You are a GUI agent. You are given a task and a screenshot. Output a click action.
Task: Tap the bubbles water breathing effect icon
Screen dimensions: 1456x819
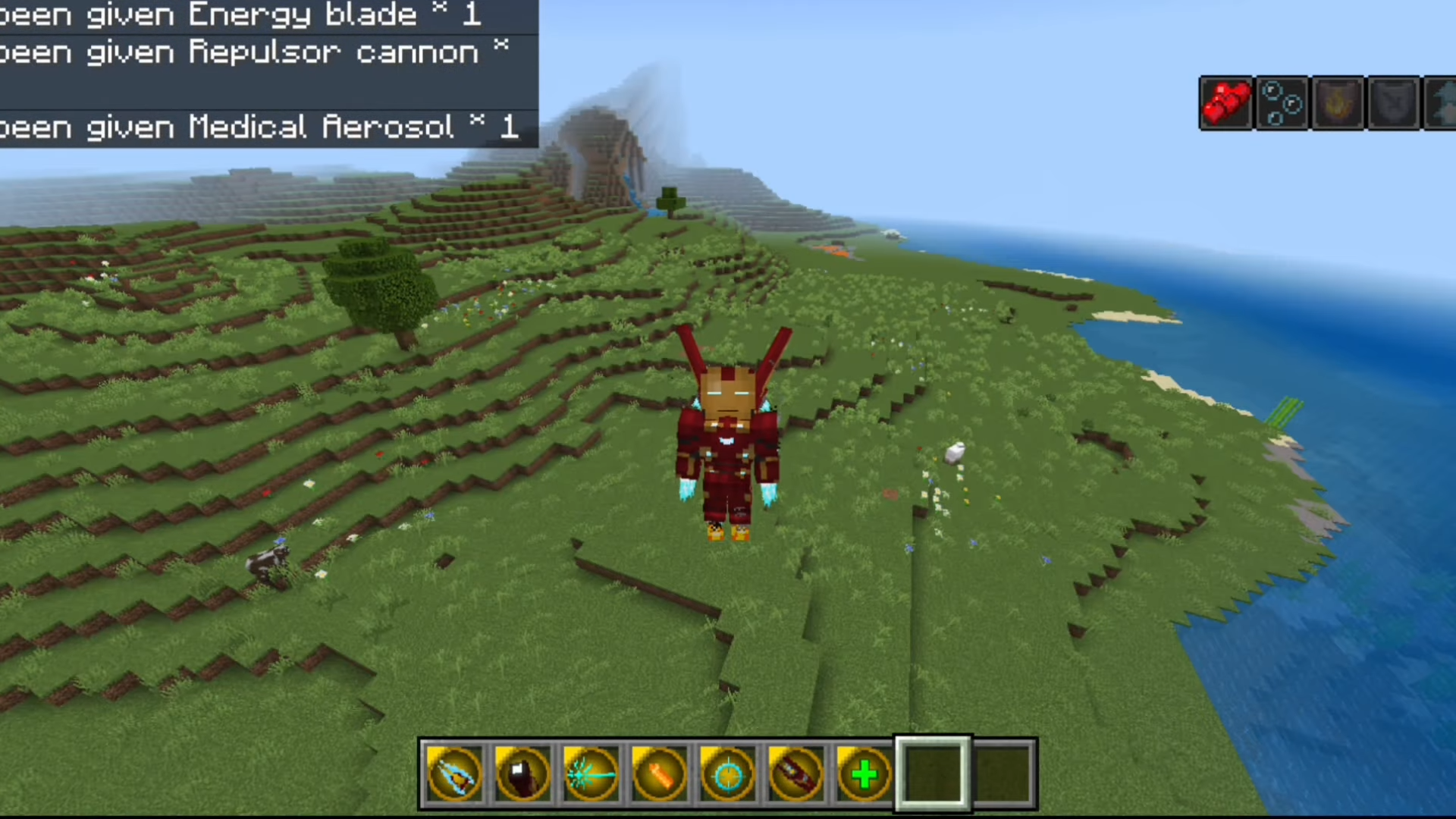coord(1282,103)
